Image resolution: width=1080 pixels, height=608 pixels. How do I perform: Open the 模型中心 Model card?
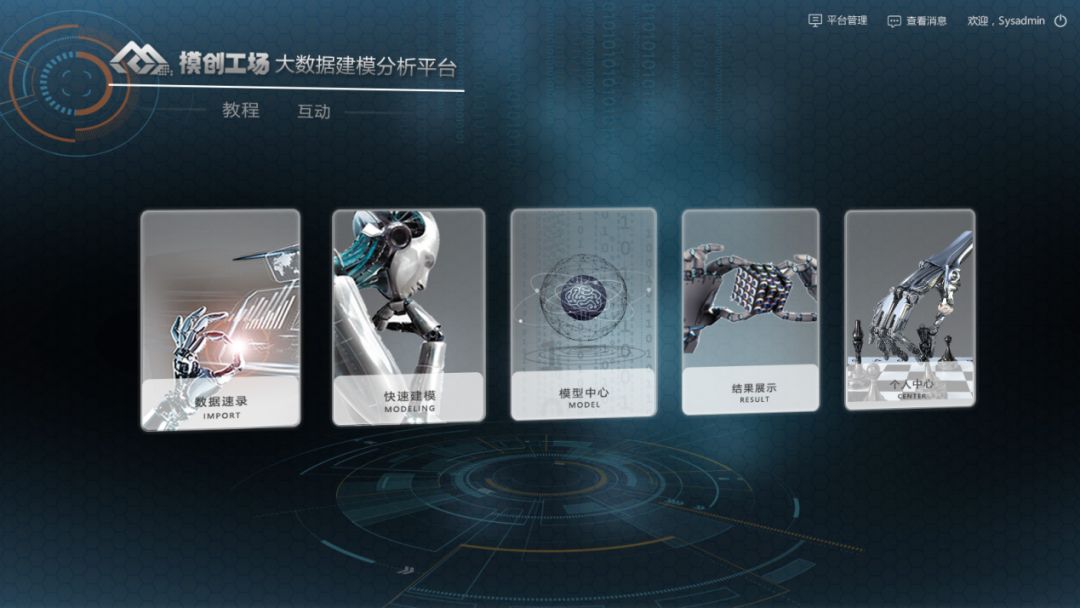(583, 313)
